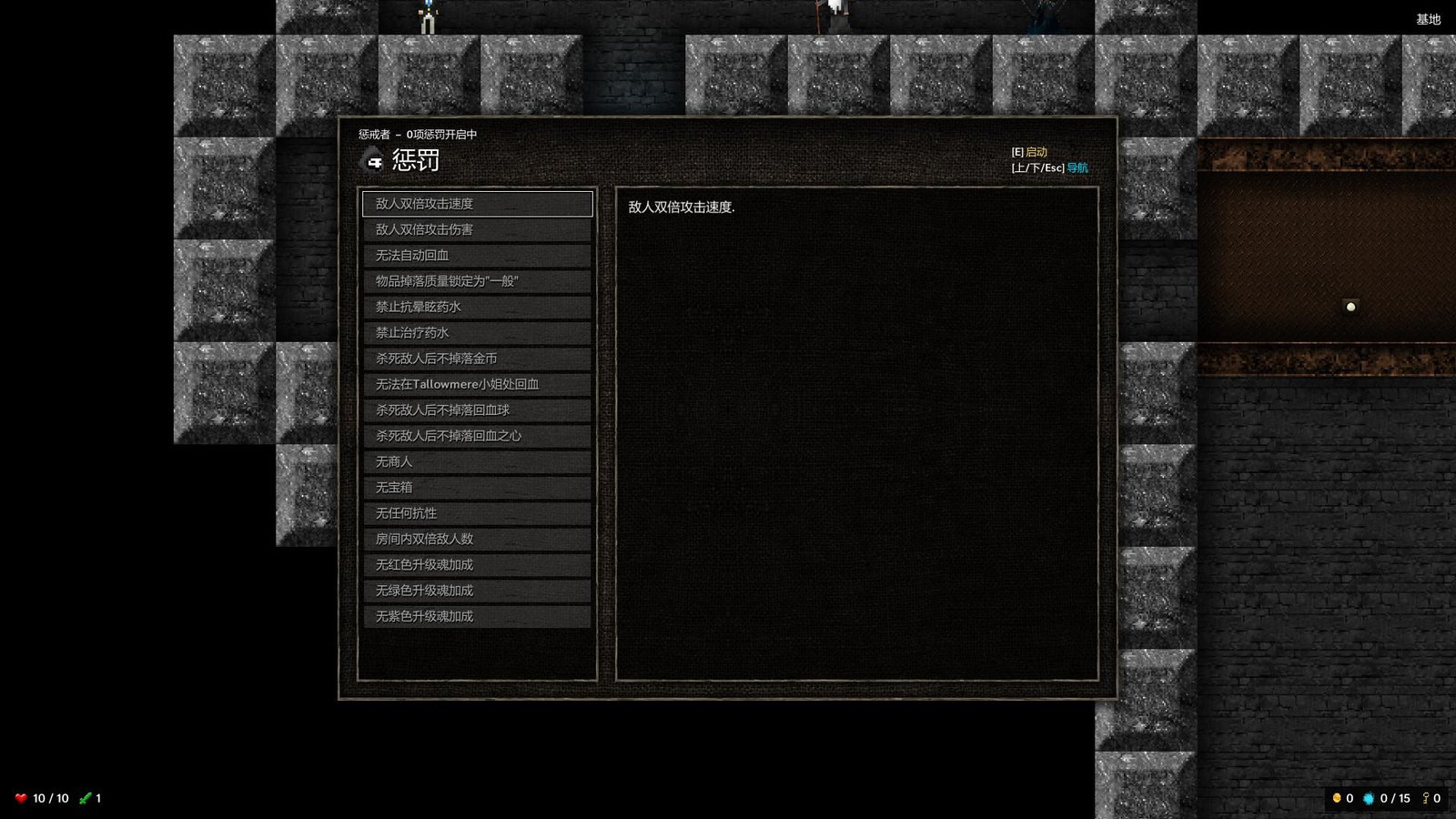1456x819 pixels.
Task: Select 无任何抗性 in the punishment list
Action: 477,512
